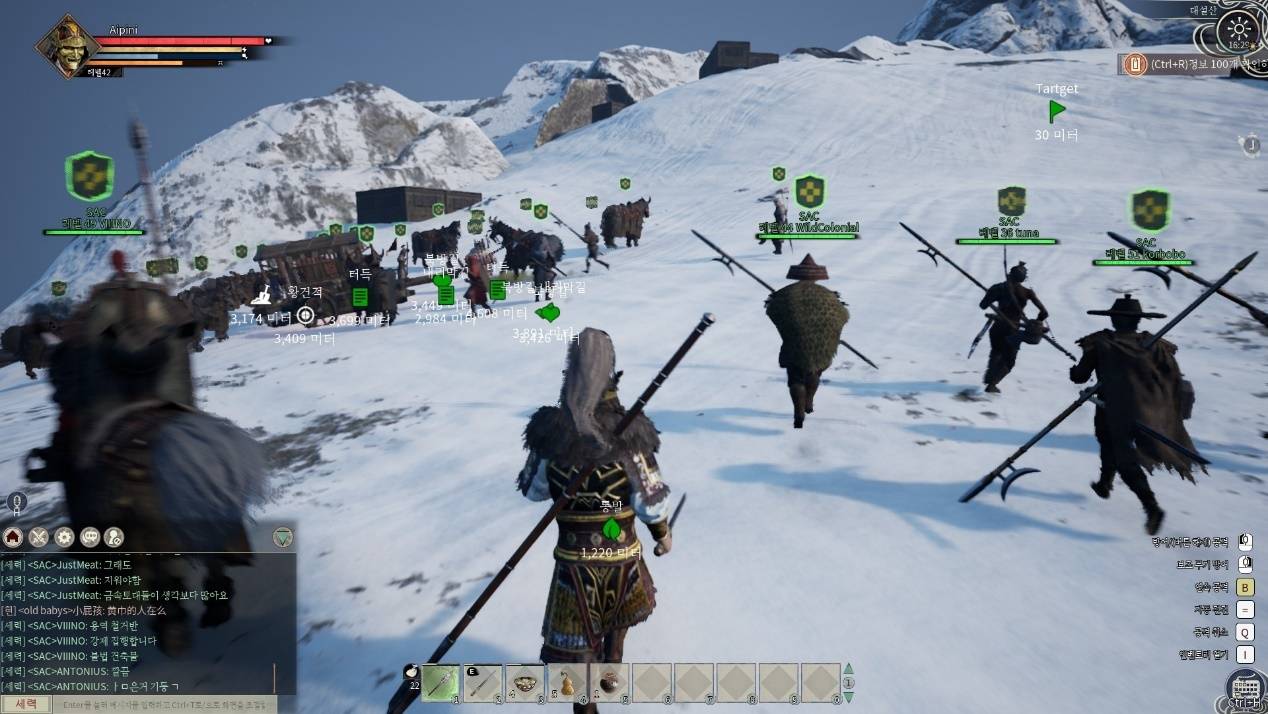Use the gourd in hotbar slot 4
The height and width of the screenshot is (714, 1268).
[x=567, y=682]
